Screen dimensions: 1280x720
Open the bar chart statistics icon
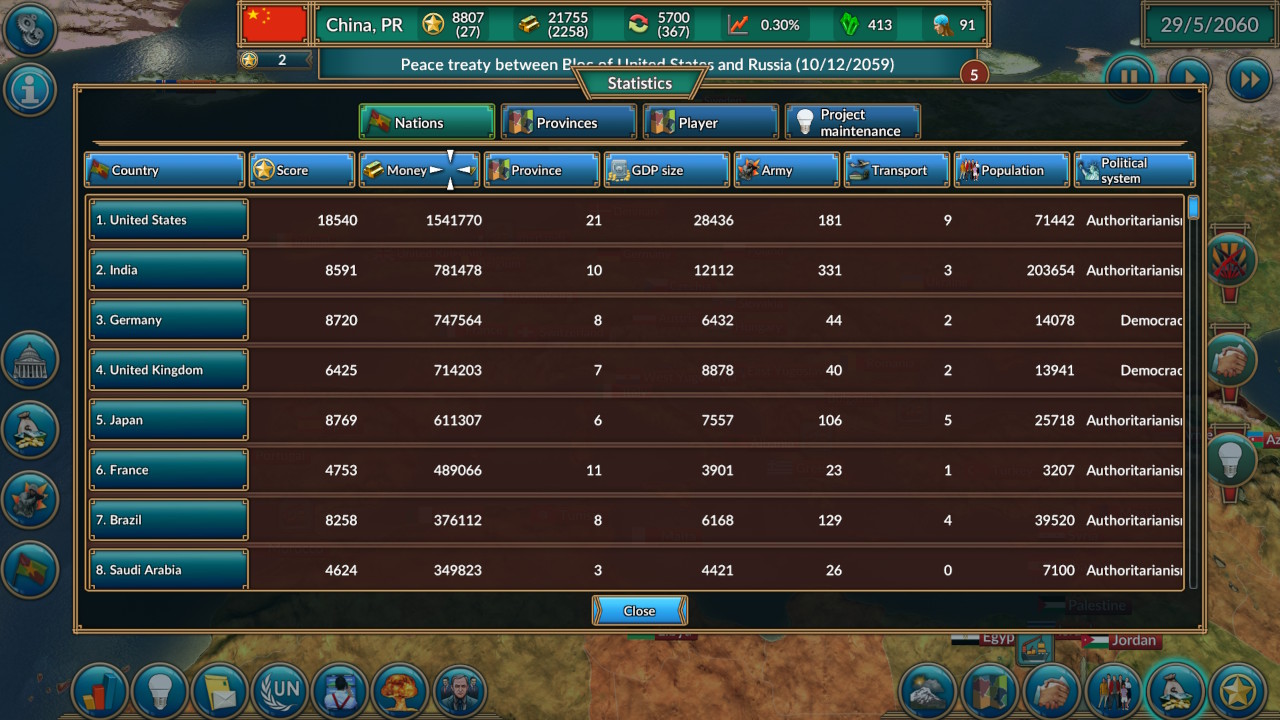[100, 691]
